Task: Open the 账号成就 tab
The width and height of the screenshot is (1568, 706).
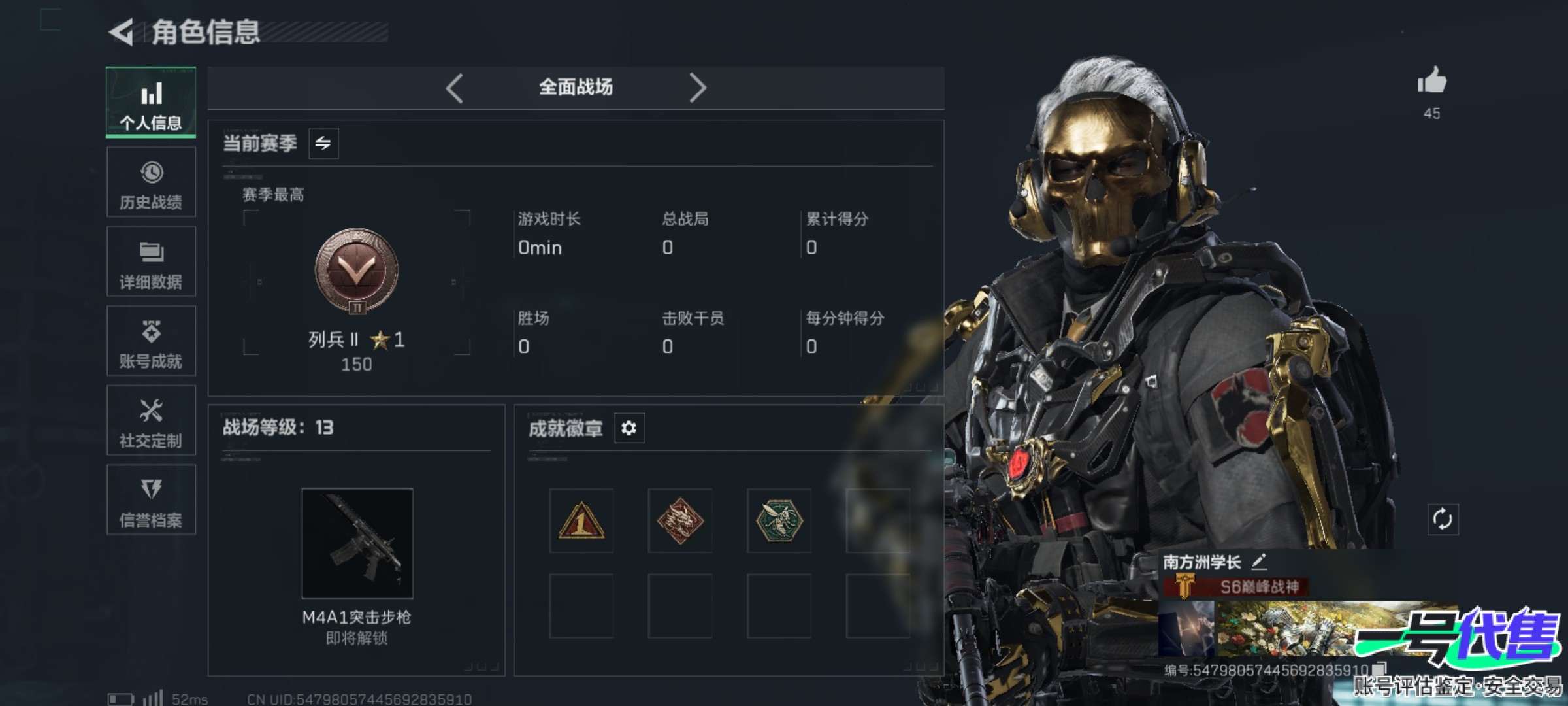Action: (151, 341)
